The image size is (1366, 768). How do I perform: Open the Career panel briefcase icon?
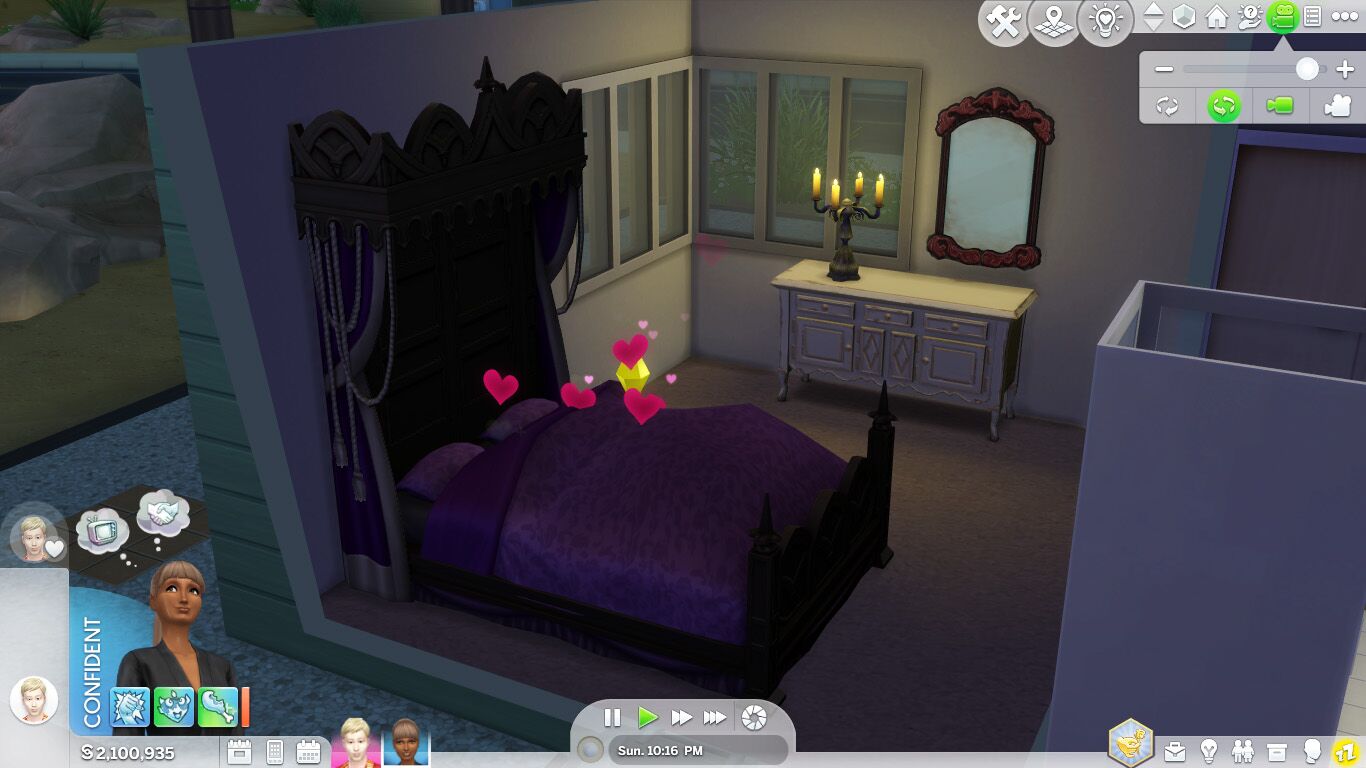coord(1175,750)
